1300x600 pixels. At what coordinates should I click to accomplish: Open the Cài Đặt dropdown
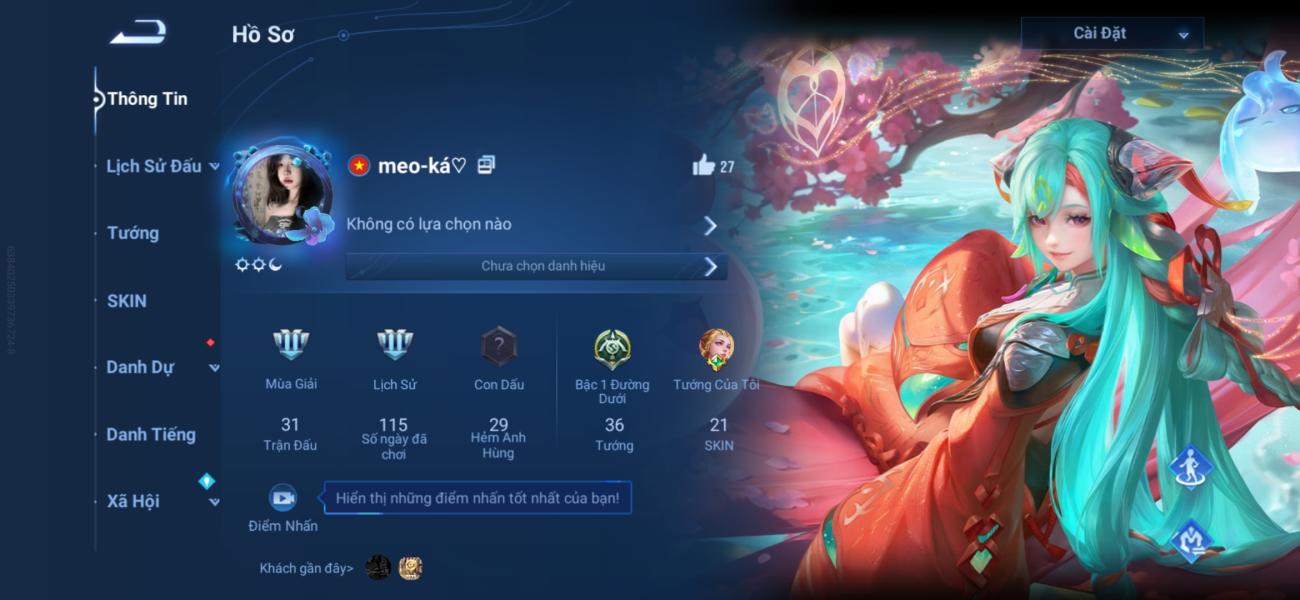pos(1112,33)
